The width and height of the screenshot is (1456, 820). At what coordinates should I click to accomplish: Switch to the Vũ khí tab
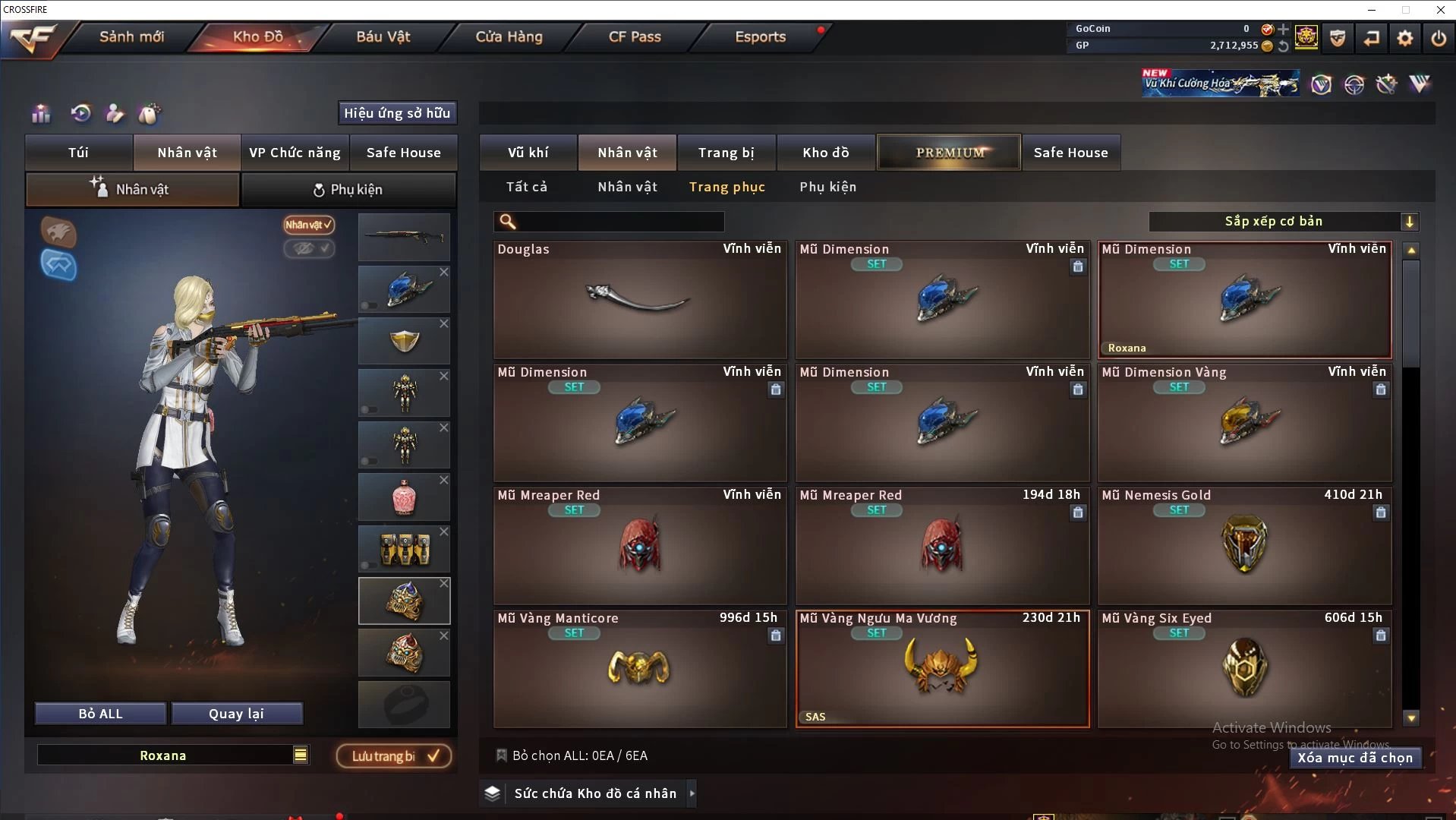tap(528, 153)
